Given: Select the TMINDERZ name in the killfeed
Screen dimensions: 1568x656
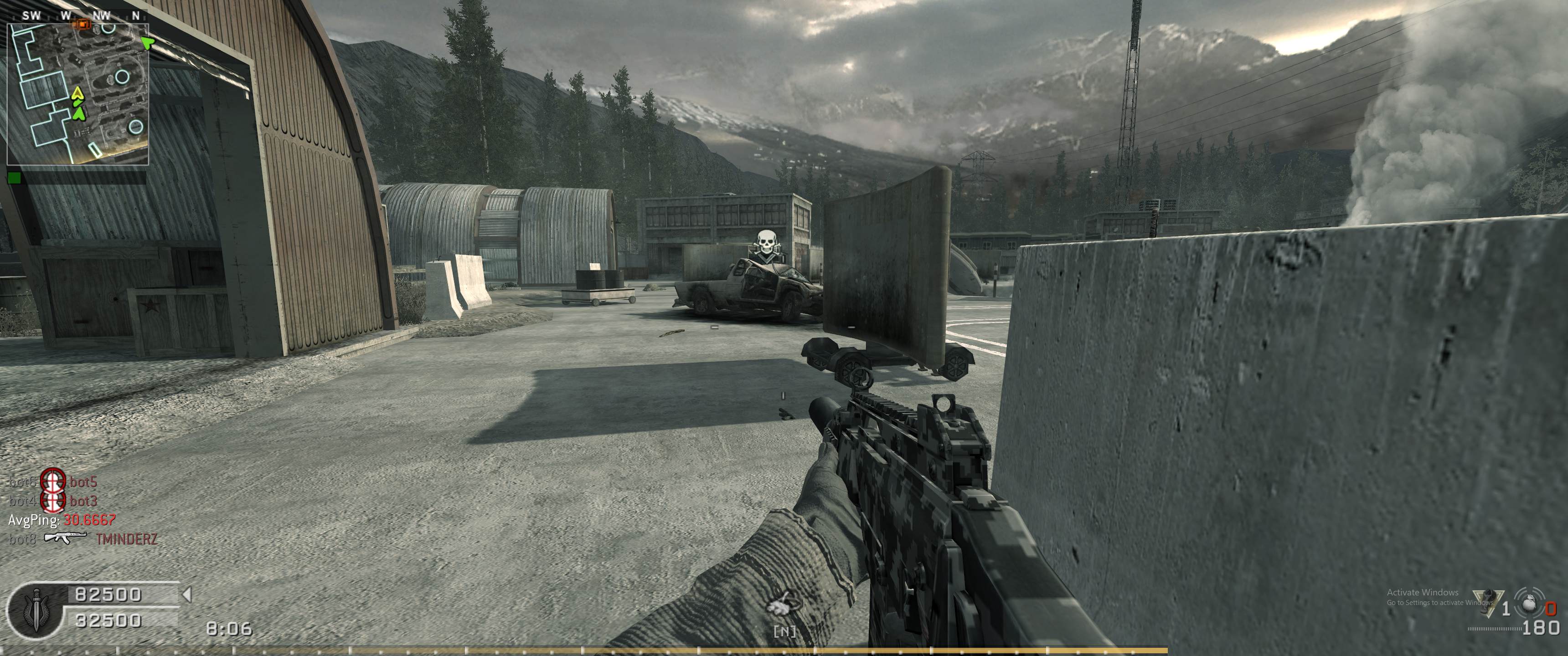Looking at the screenshot, I should tap(127, 539).
